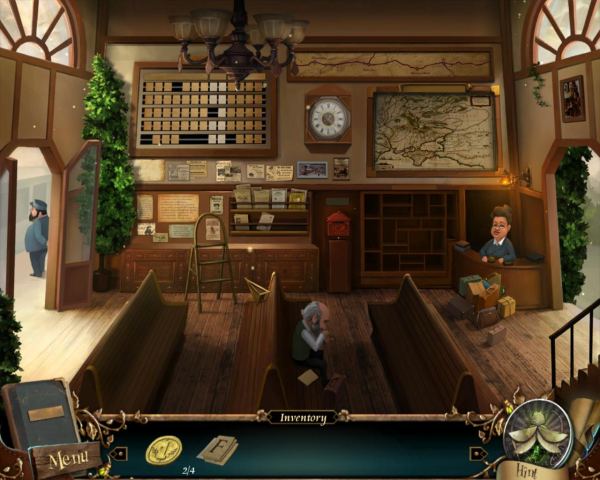Use the Hint flower button
This screenshot has width=600, height=480.
coord(536,436)
